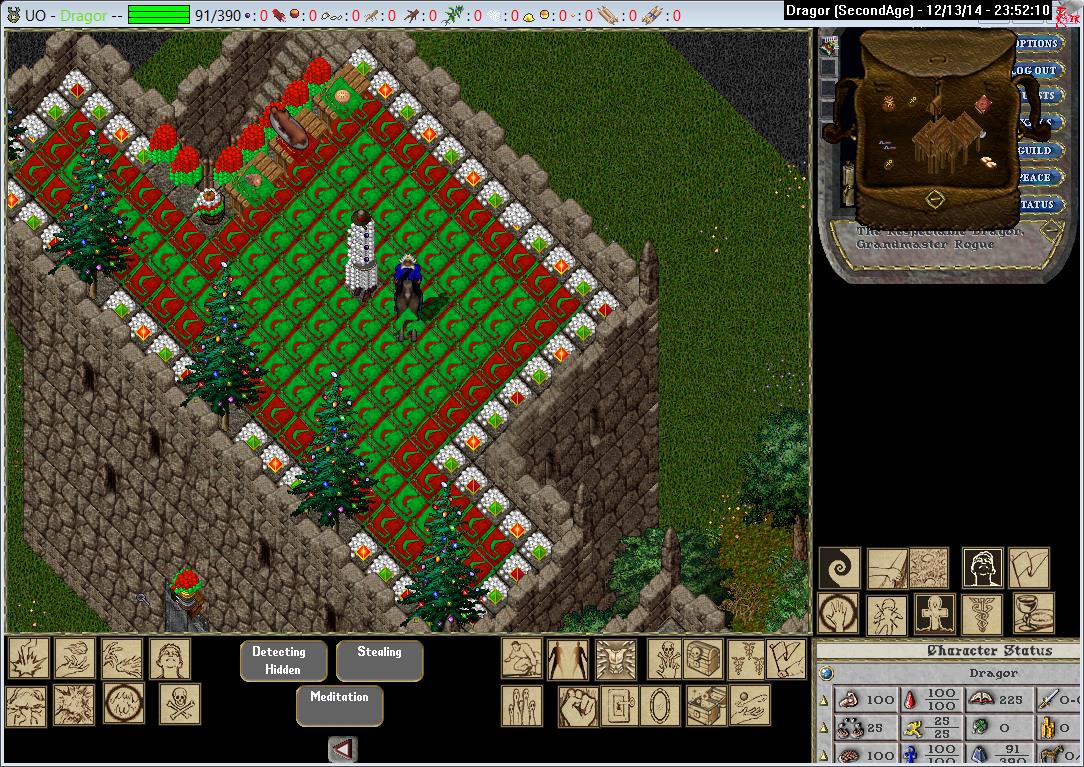Select the clenched fist spell icon
The height and width of the screenshot is (767, 1084).
coord(577,706)
